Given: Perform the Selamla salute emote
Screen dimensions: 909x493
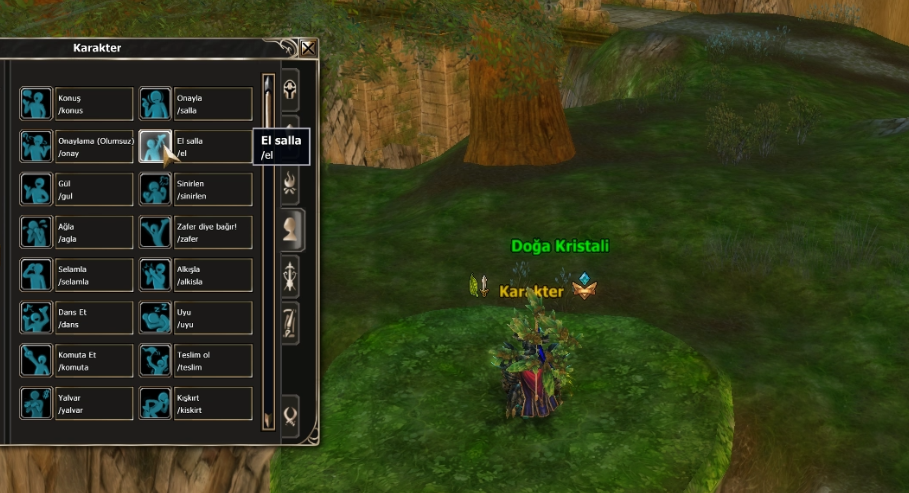Looking at the screenshot, I should pyautogui.click(x=36, y=275).
